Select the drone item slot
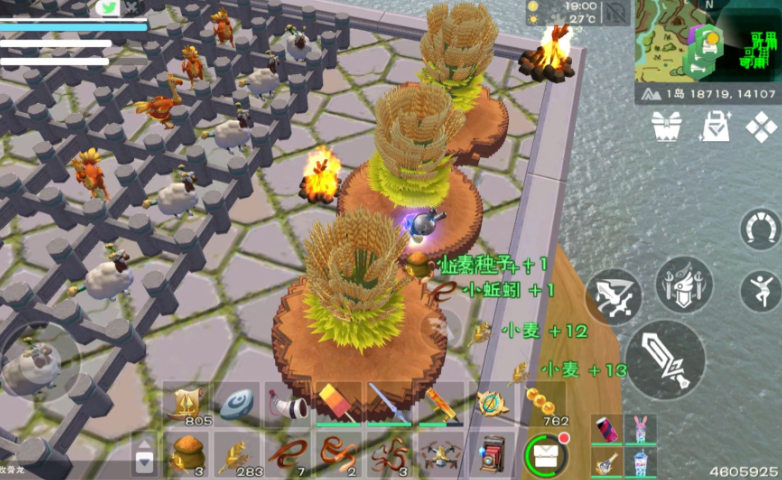 point(441,453)
